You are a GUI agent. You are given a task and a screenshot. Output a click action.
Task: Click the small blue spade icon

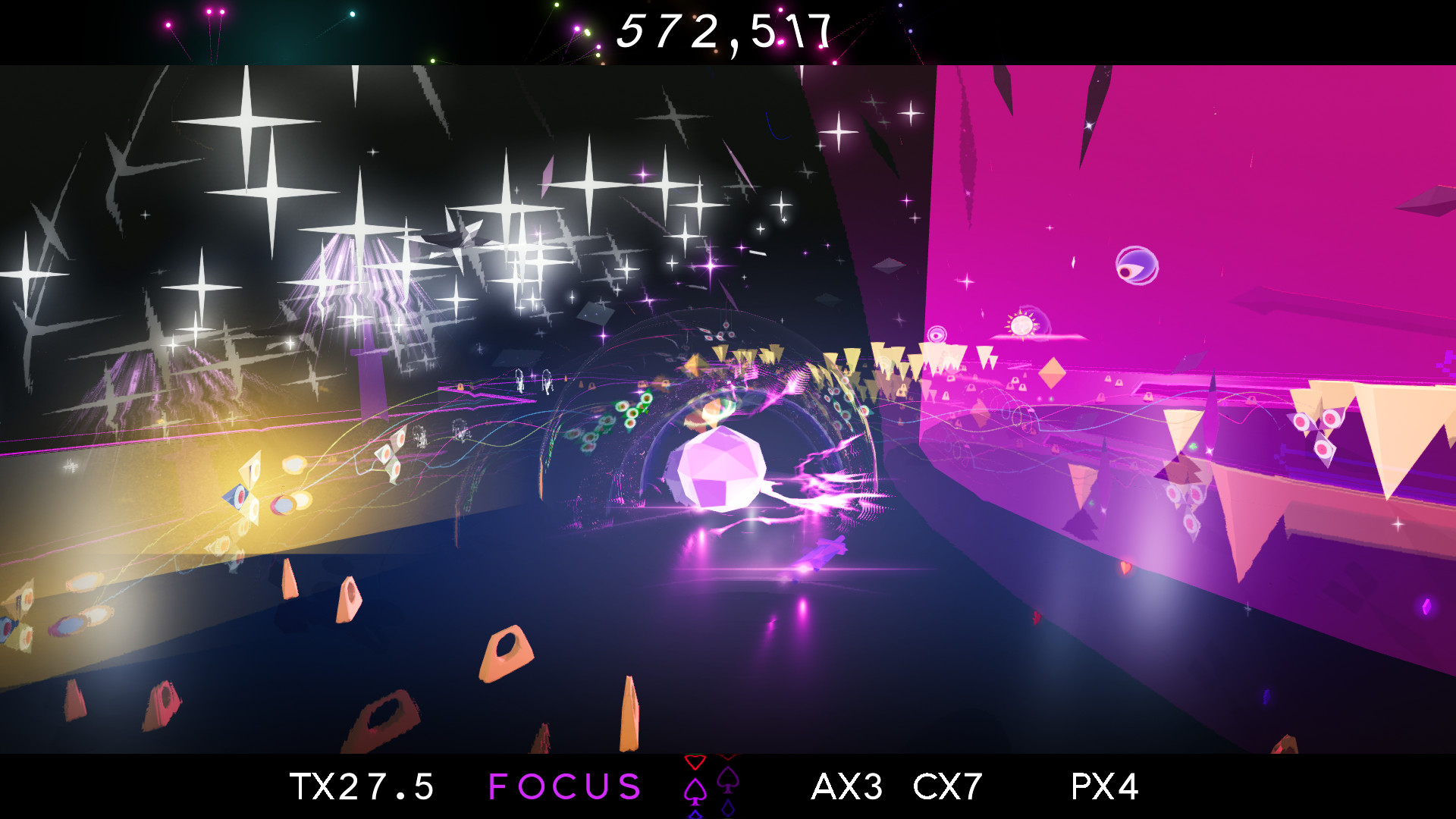(695, 814)
